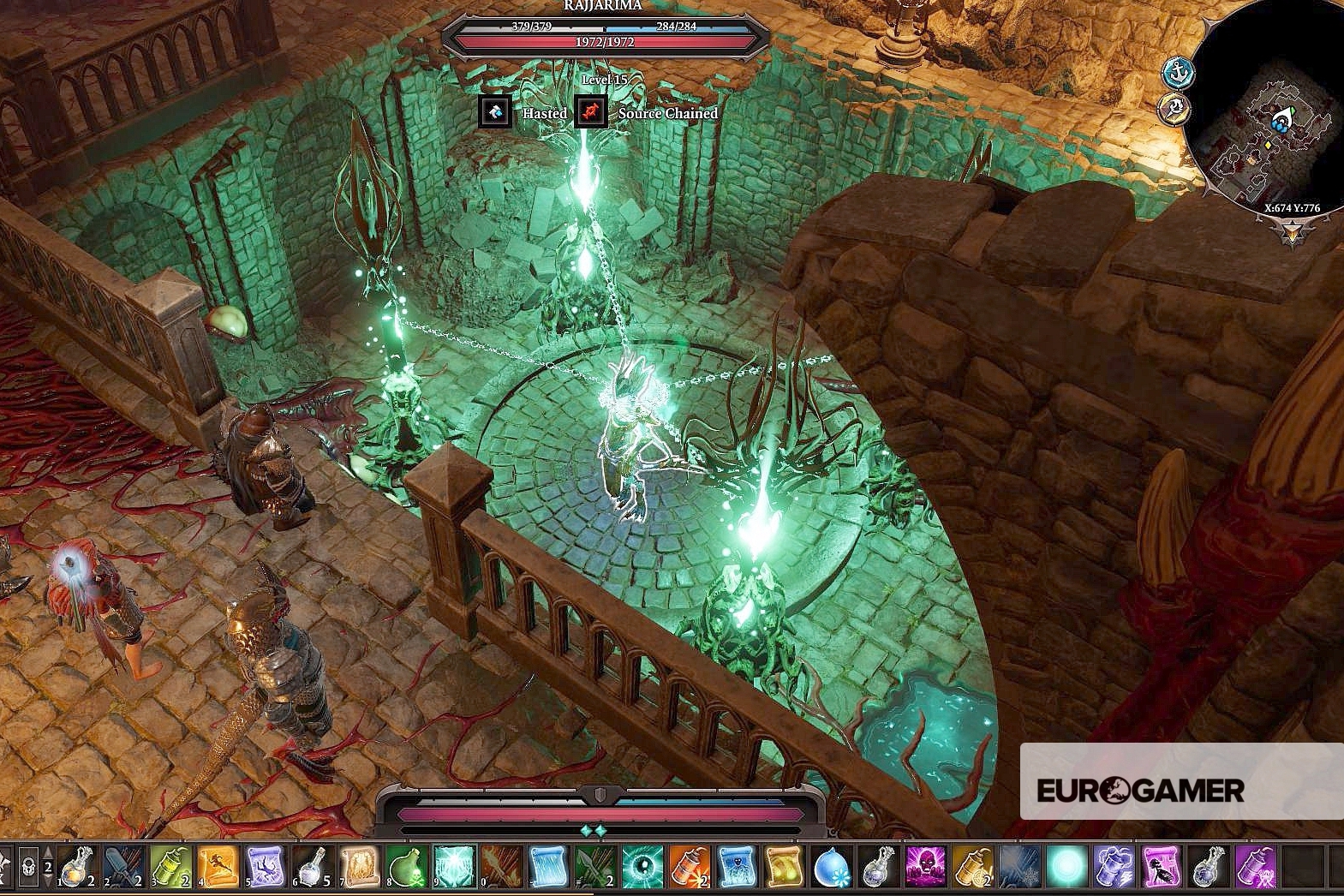Activate the glowing teal hands skill in slot 9
This screenshot has width=1344, height=896.
[x=454, y=867]
